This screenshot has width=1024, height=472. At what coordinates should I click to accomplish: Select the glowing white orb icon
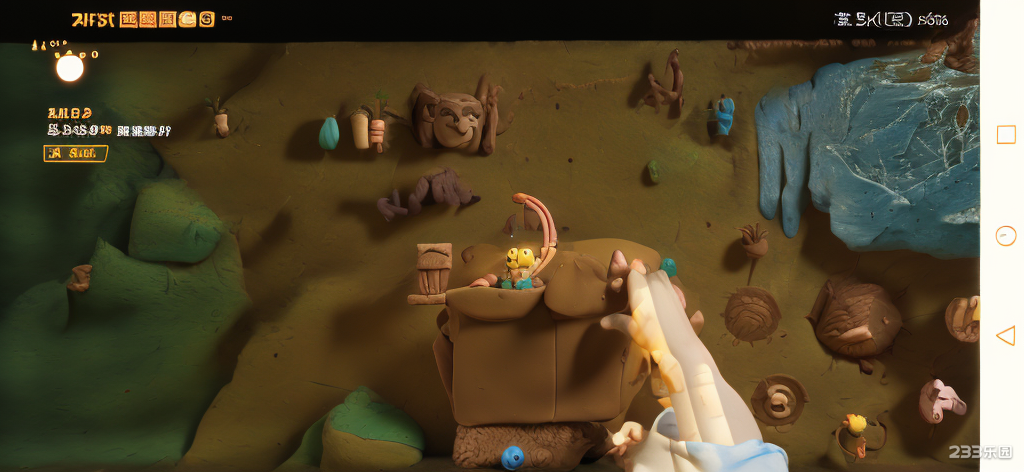(x=70, y=68)
